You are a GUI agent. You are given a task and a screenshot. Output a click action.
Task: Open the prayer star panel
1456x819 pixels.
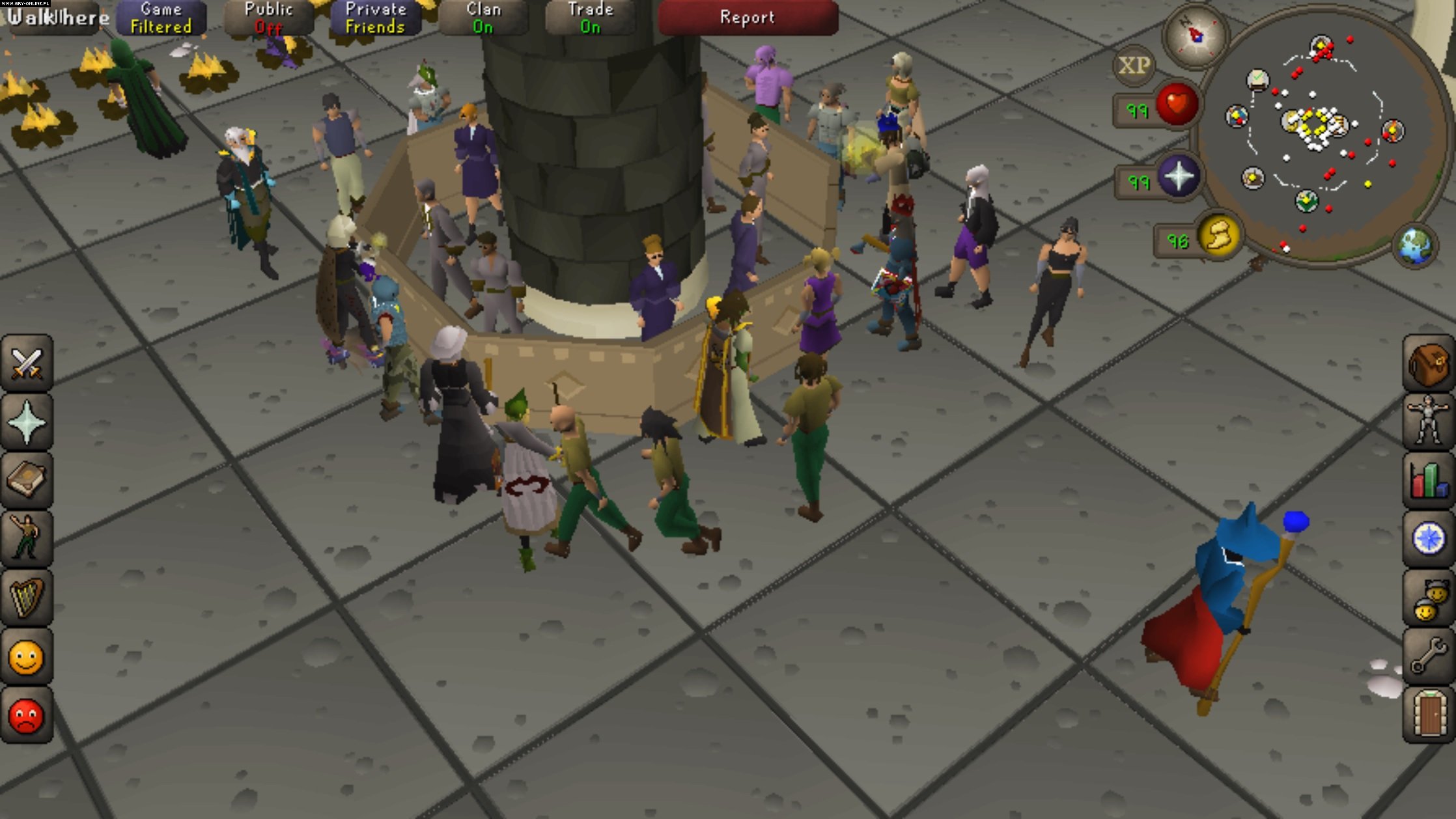click(27, 421)
